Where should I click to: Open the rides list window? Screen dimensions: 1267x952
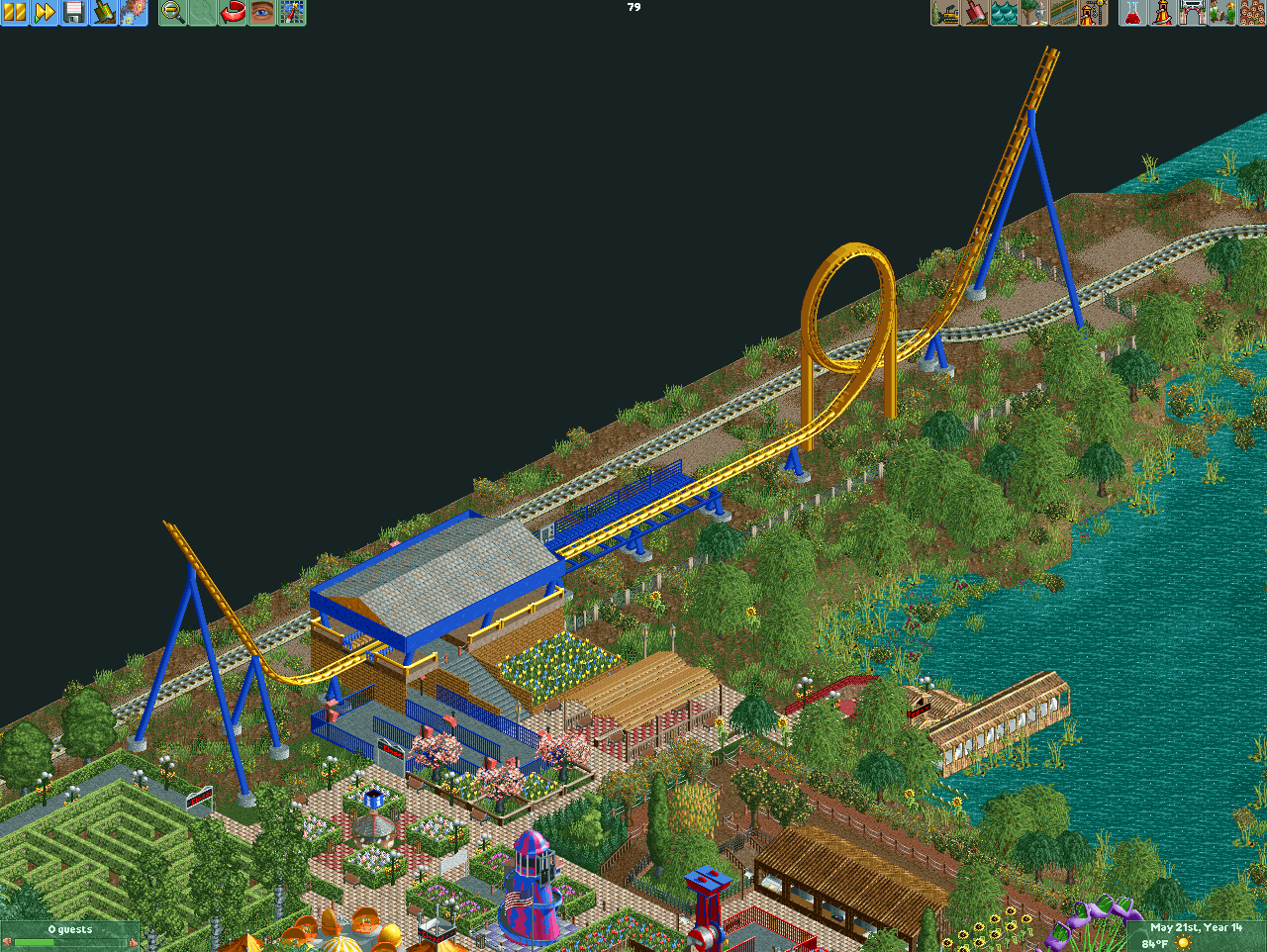[1162, 13]
